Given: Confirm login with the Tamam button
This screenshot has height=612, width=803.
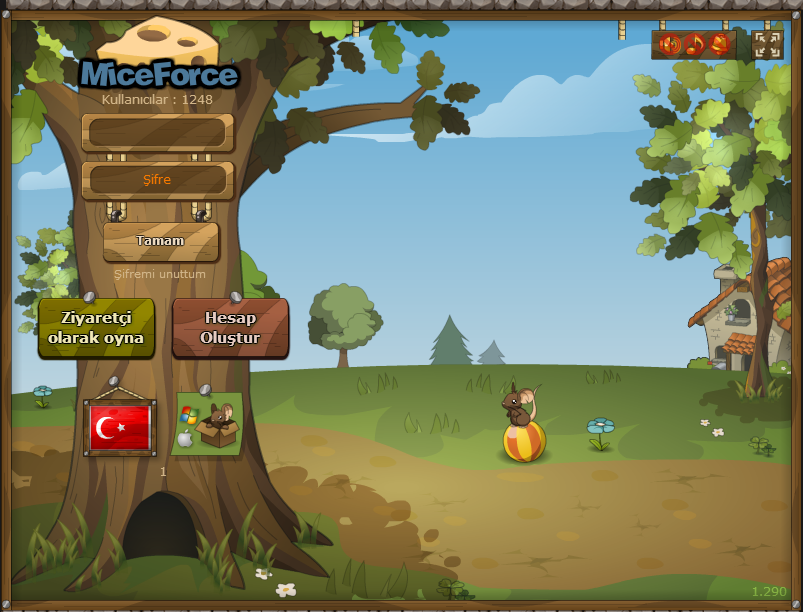Looking at the screenshot, I should tap(160, 241).
